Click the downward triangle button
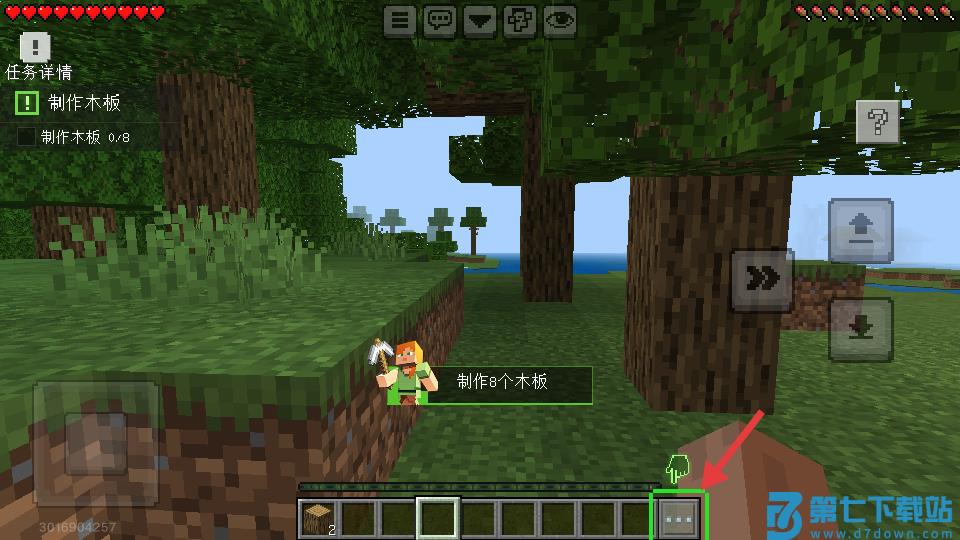960x540 pixels. (x=480, y=19)
